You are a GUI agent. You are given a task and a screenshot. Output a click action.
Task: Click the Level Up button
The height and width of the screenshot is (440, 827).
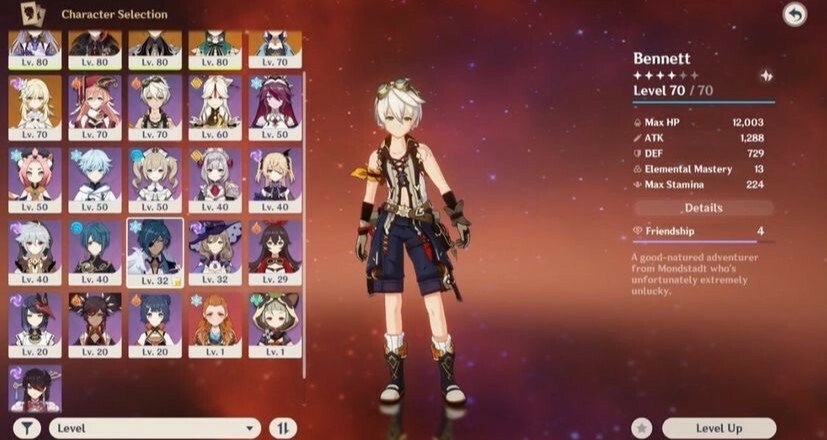(x=718, y=428)
